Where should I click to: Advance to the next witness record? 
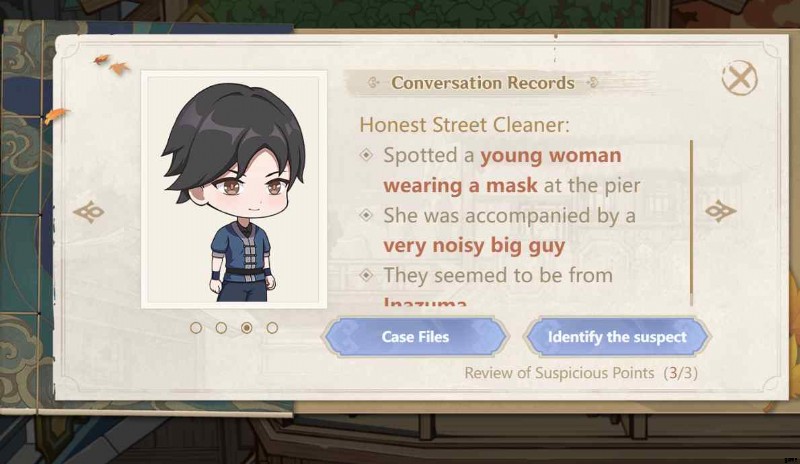[720, 211]
